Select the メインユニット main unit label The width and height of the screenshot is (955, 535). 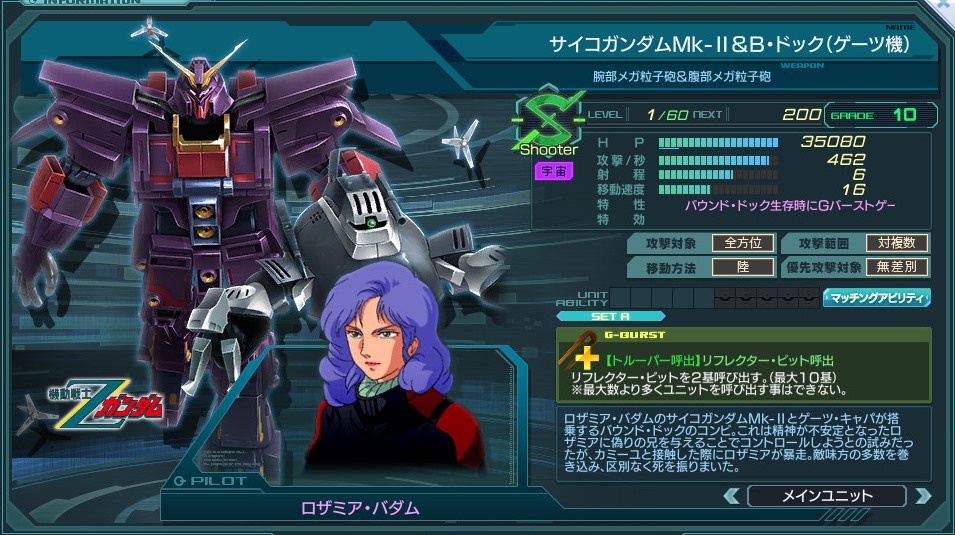[x=826, y=496]
